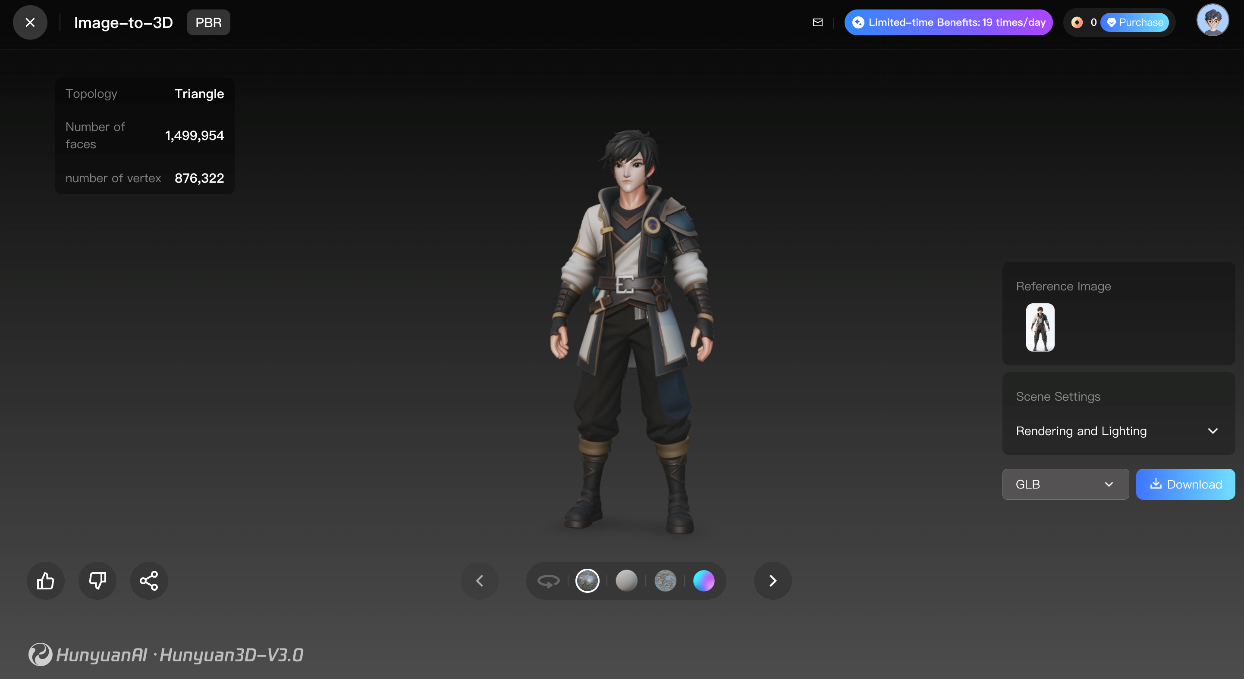Select the plain gray sphere render mode
The image size is (1244, 679).
point(626,580)
